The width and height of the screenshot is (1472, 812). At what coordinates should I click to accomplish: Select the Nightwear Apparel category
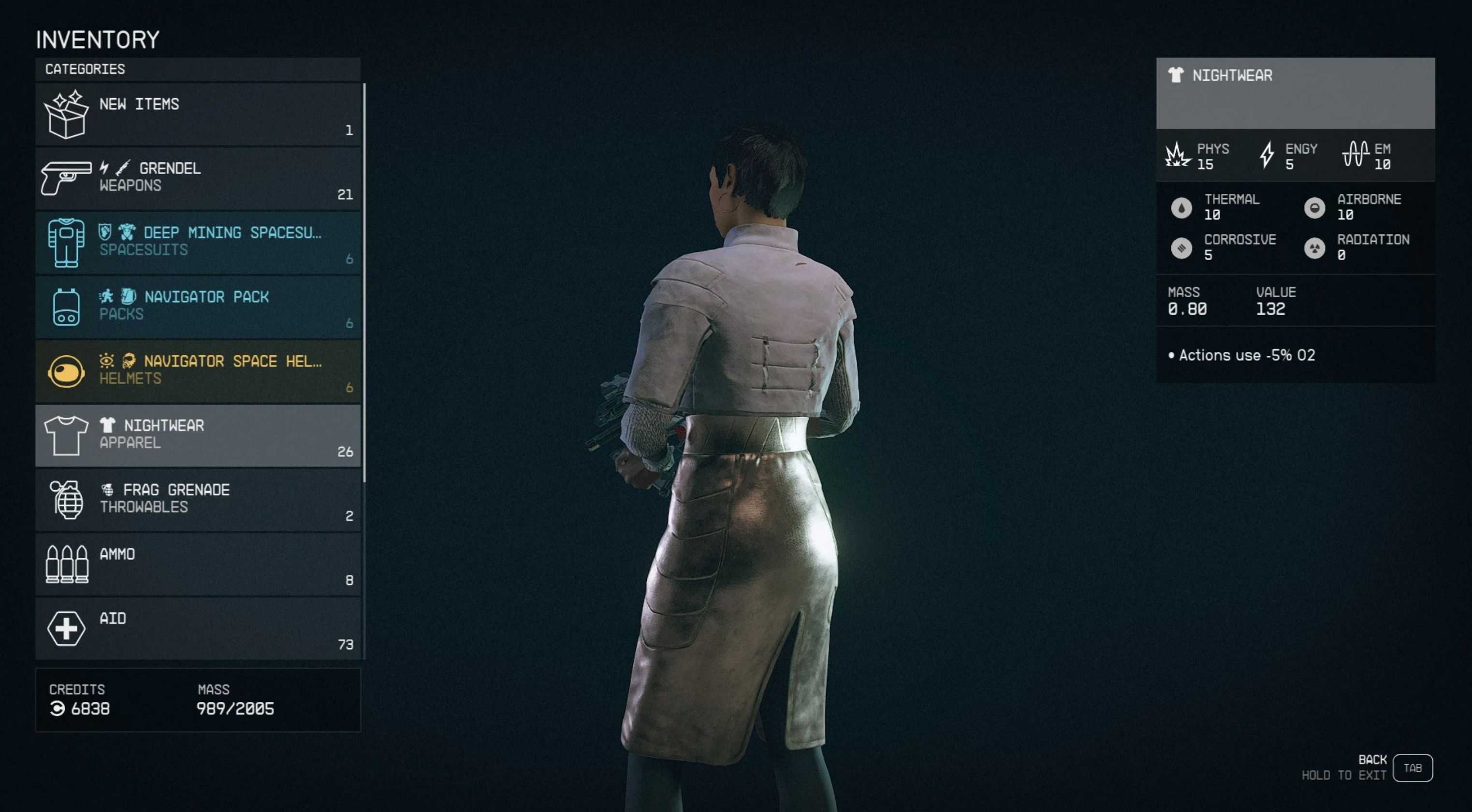pyautogui.click(x=198, y=435)
